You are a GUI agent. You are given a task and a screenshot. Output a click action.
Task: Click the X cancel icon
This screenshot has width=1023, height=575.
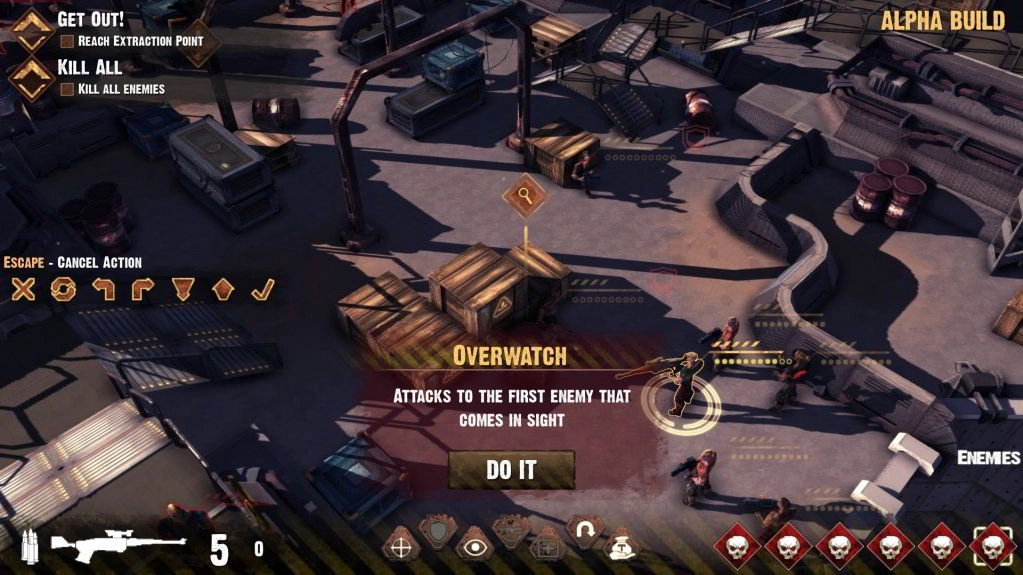pyautogui.click(x=23, y=290)
